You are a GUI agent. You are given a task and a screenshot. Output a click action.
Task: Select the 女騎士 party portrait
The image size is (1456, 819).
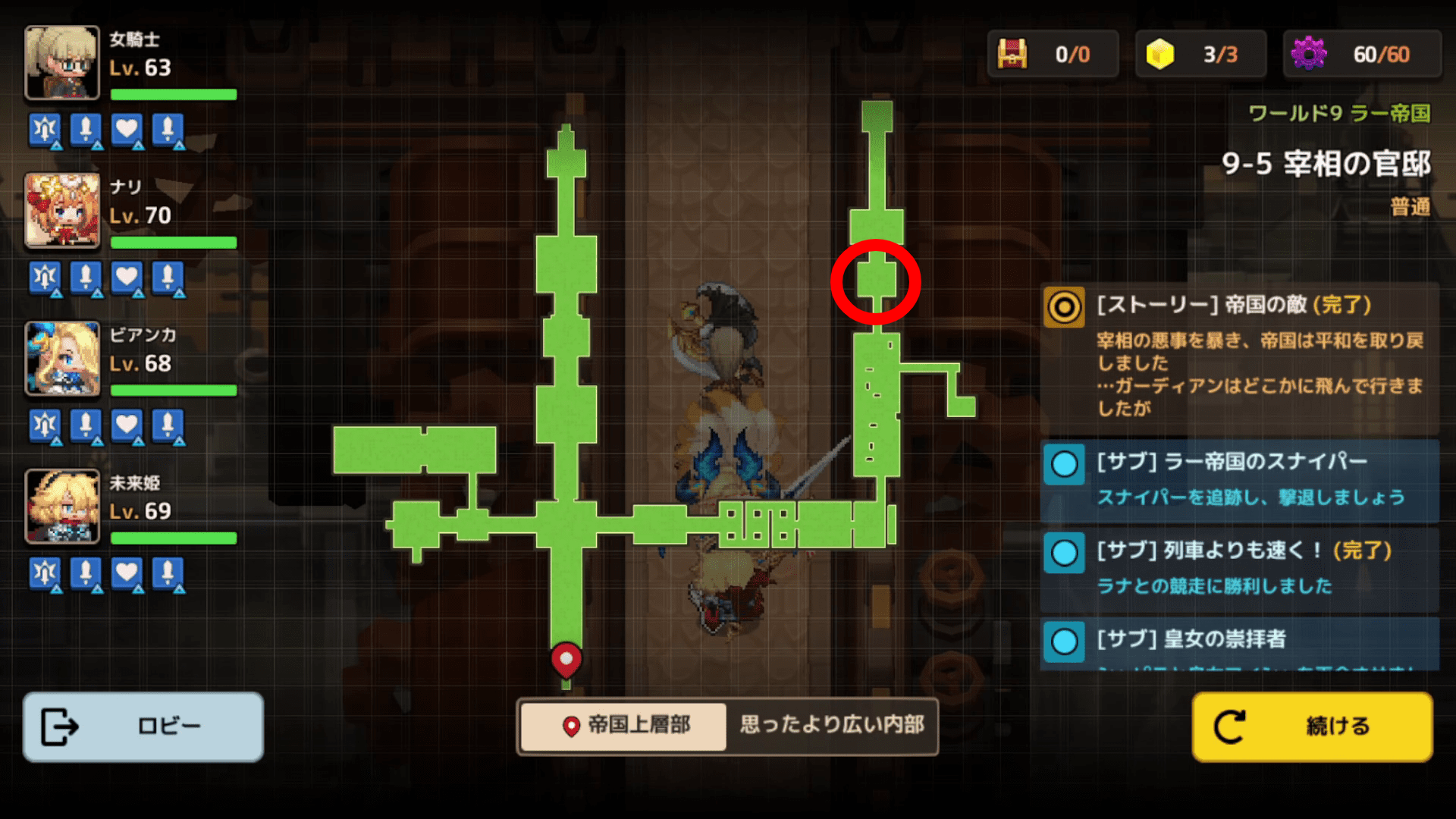(62, 63)
